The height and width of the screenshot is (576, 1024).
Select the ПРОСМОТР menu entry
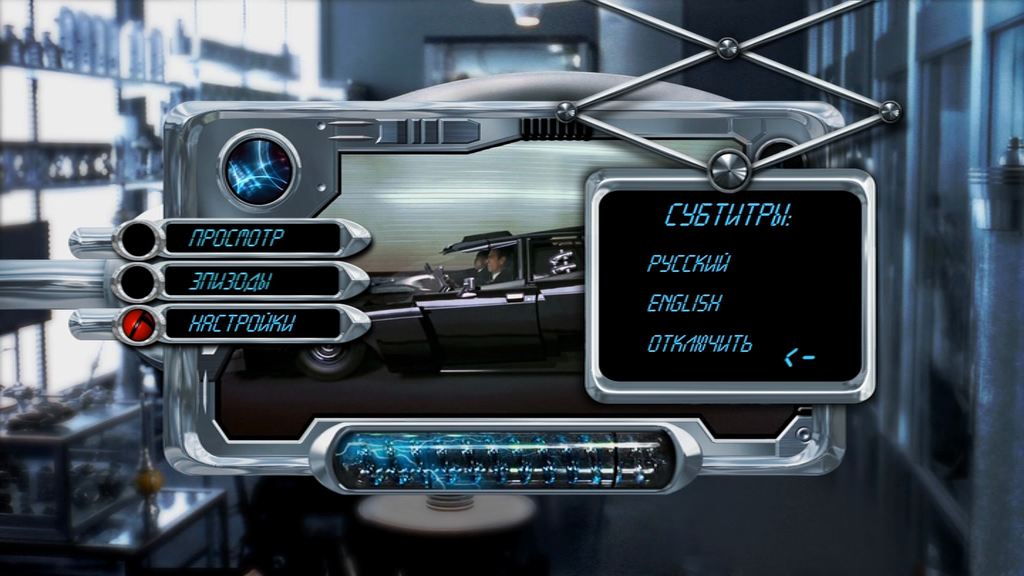tap(236, 239)
